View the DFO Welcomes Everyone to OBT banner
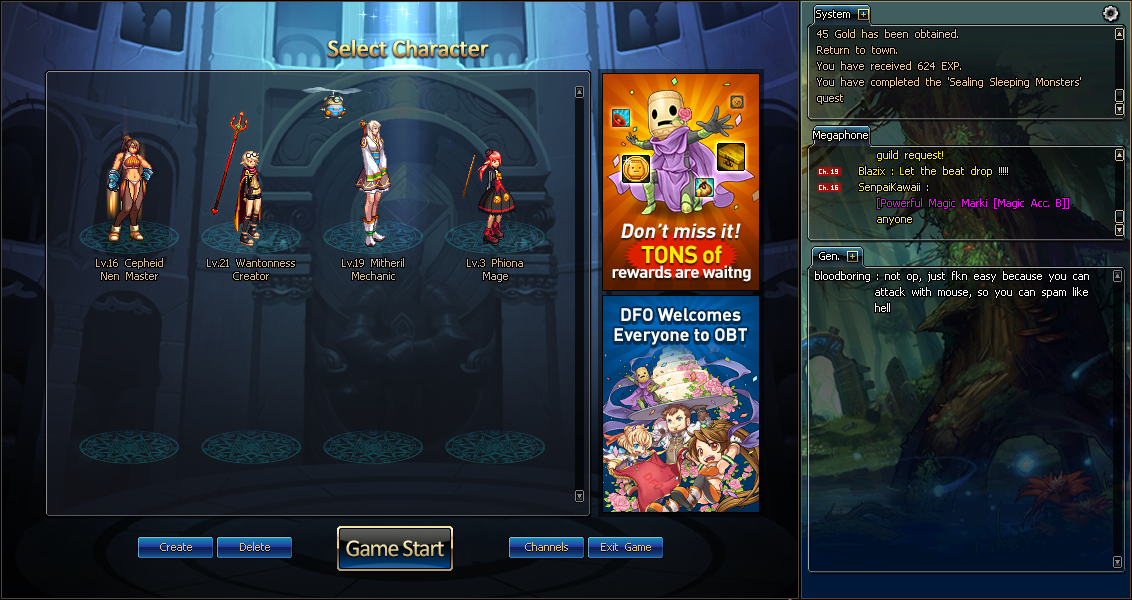This screenshot has width=1132, height=600. pyautogui.click(x=680, y=403)
